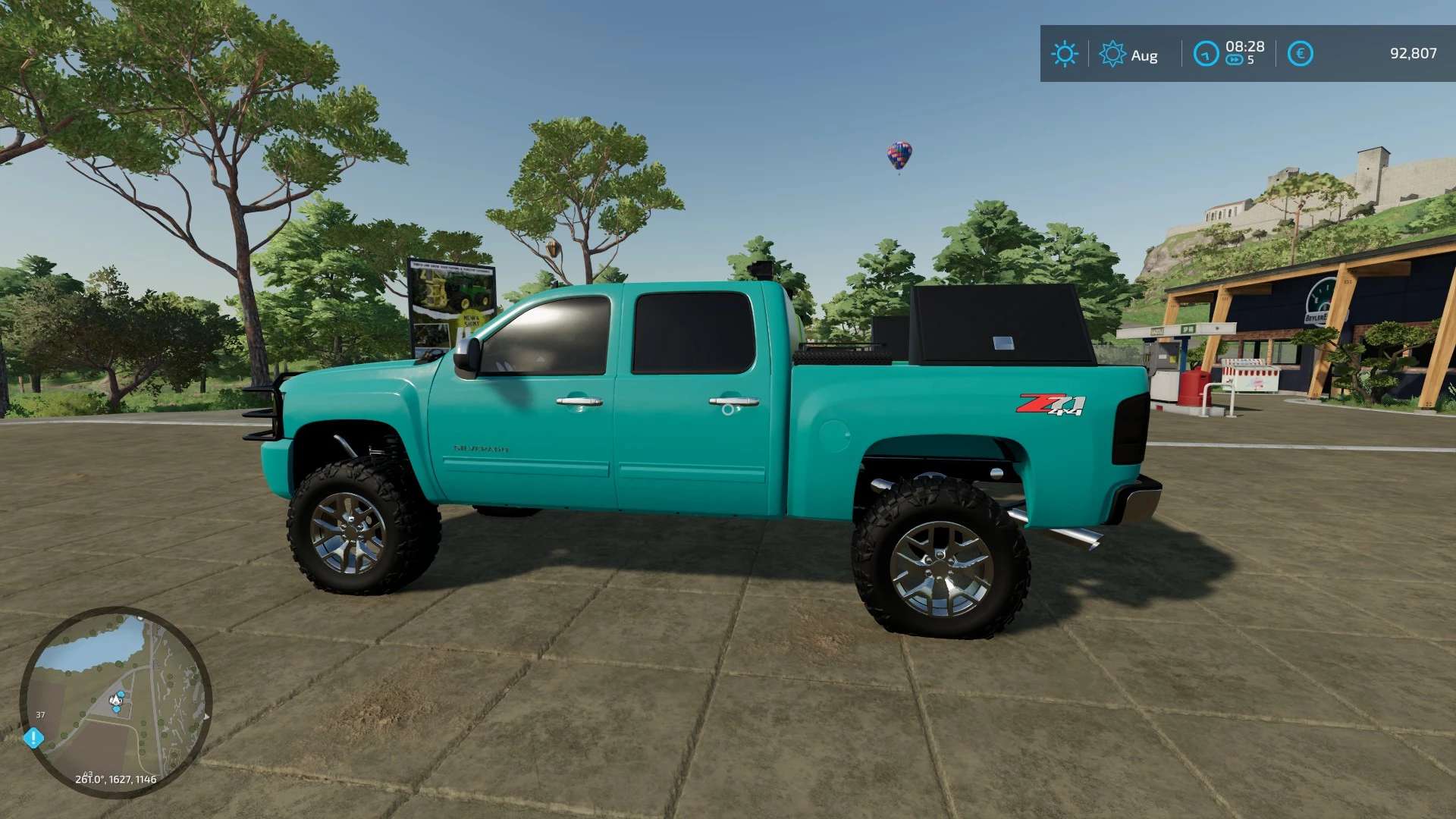Click the clock icon beside the time
The height and width of the screenshot is (819, 1456).
(x=1205, y=54)
